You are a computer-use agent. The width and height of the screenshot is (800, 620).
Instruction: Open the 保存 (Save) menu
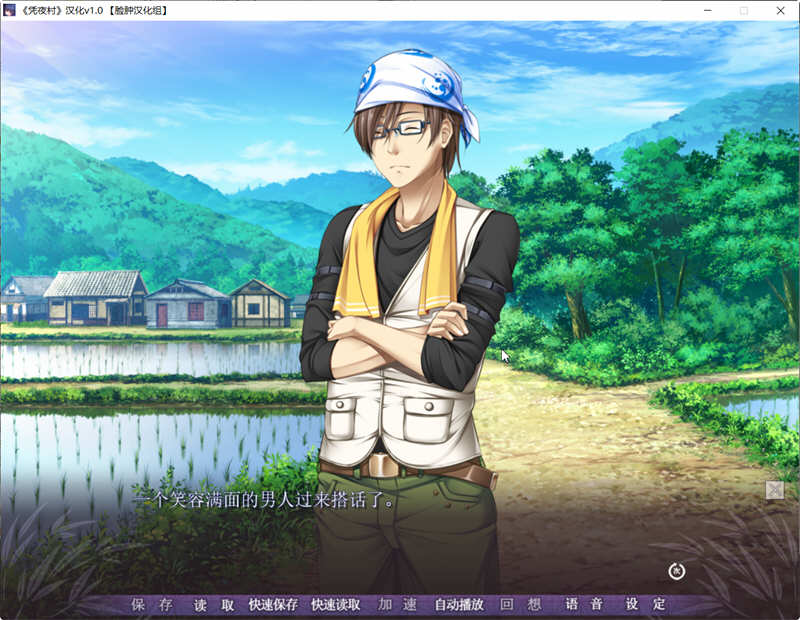[x=152, y=605]
